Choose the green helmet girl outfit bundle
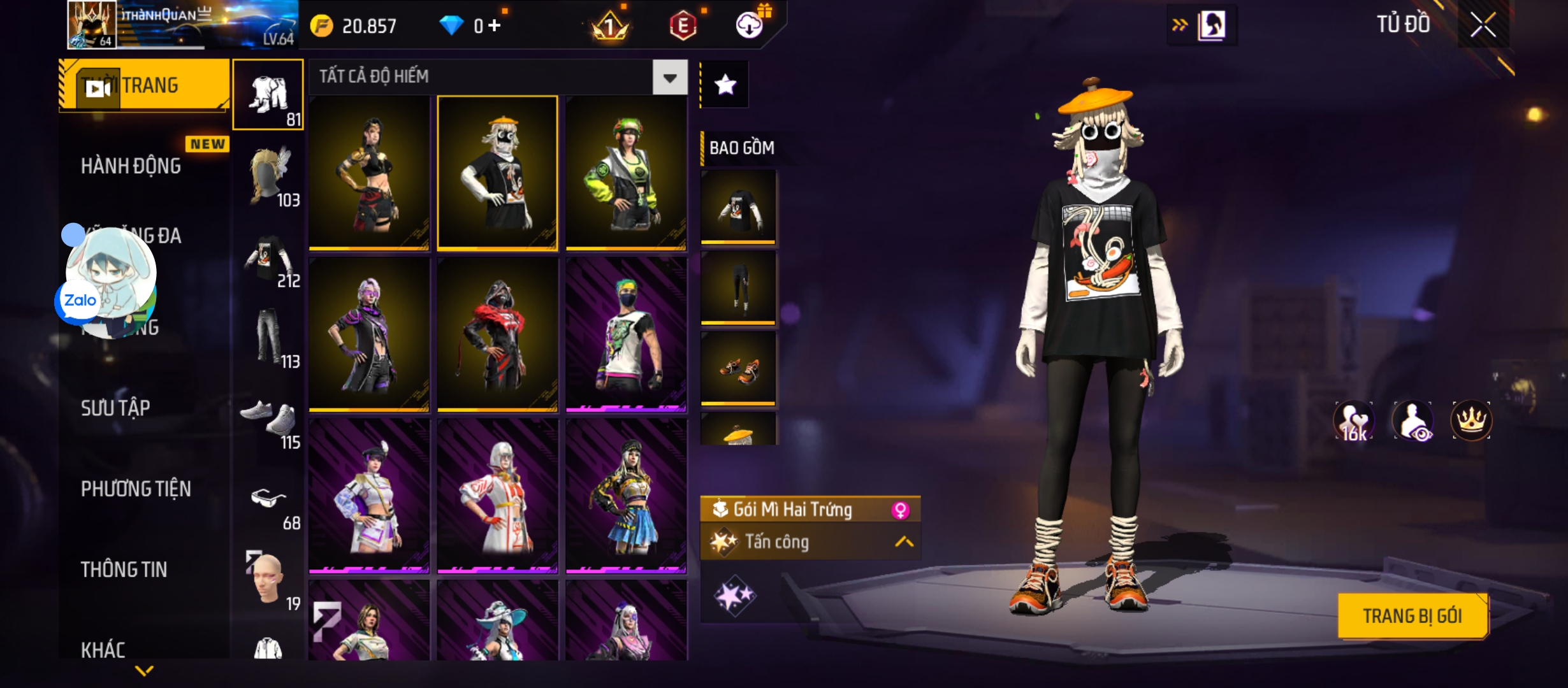Screen dimensions: 1568x688 [626, 173]
